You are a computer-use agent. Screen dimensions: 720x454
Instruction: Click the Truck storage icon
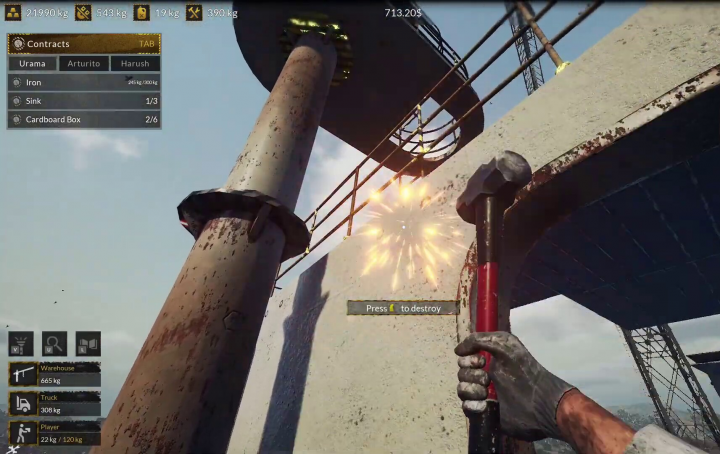click(x=23, y=404)
